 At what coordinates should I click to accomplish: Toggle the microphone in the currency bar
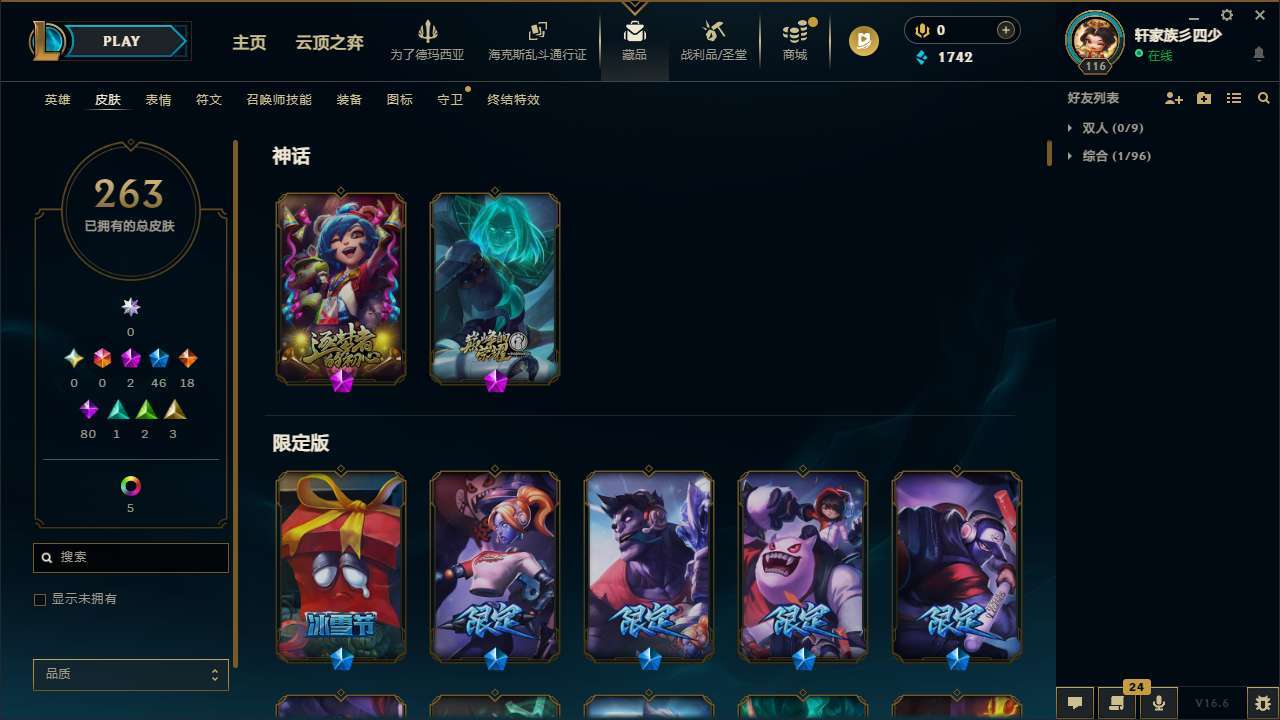tap(921, 30)
